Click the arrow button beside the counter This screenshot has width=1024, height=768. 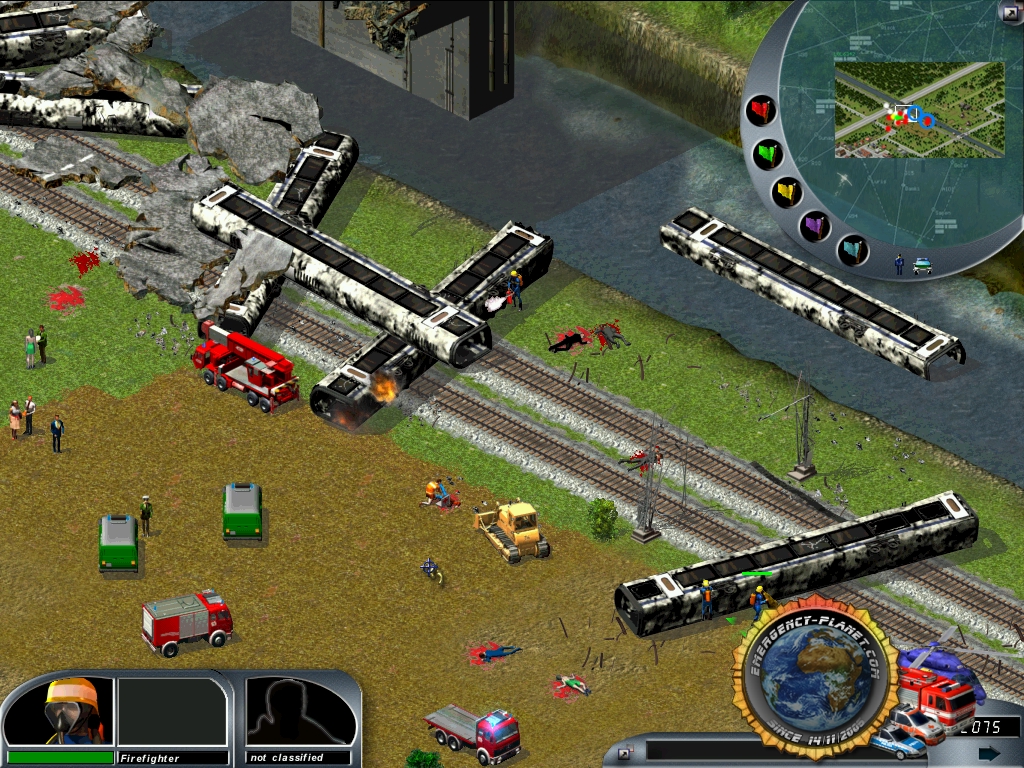click(989, 752)
